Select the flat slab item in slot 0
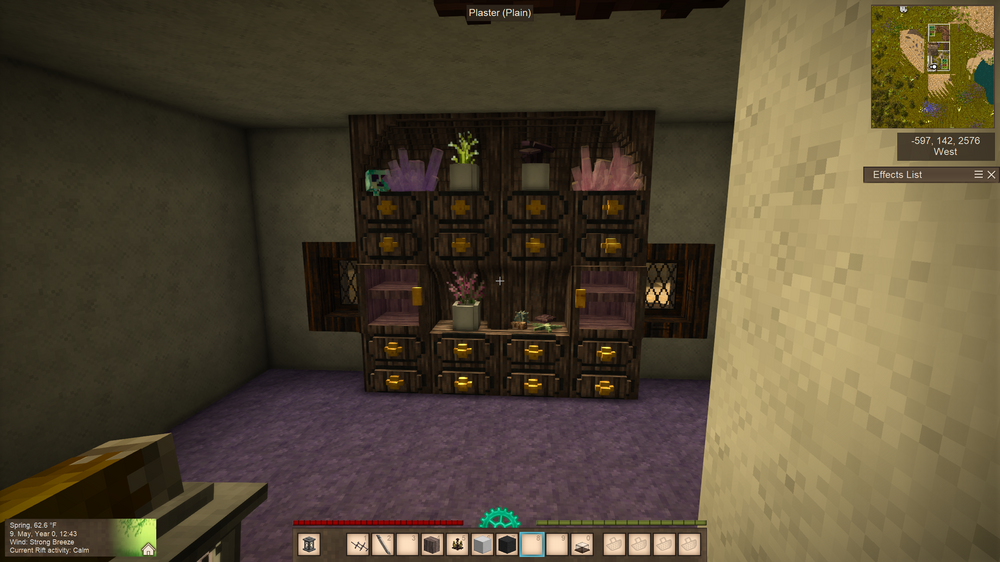The width and height of the screenshot is (1000, 562). 581,545
